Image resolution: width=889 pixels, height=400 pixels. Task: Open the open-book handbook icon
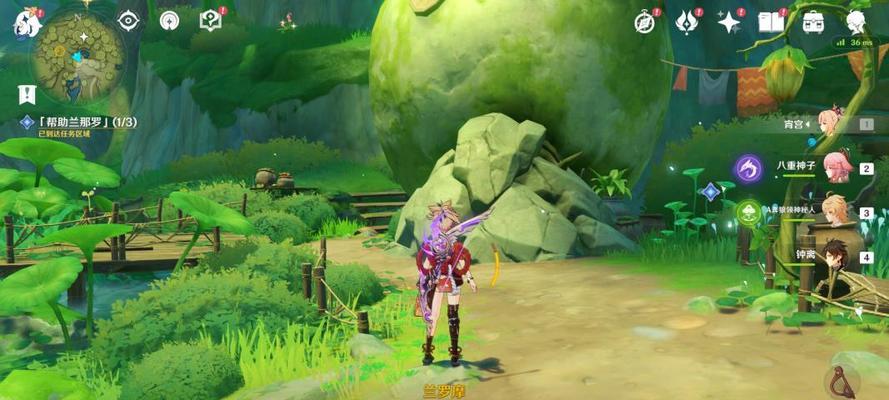click(x=770, y=21)
